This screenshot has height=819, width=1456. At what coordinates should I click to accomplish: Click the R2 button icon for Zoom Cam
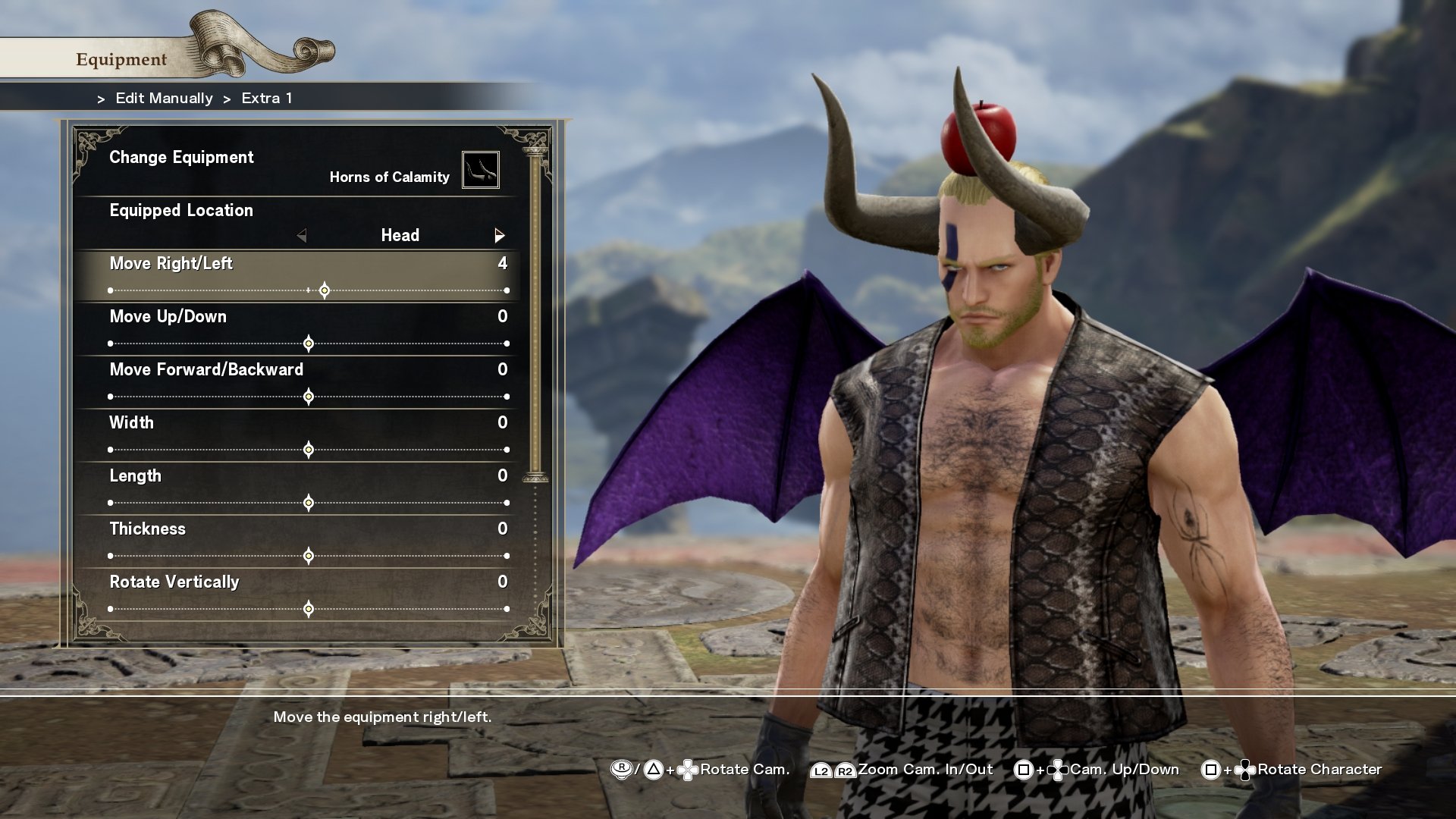coord(844,770)
